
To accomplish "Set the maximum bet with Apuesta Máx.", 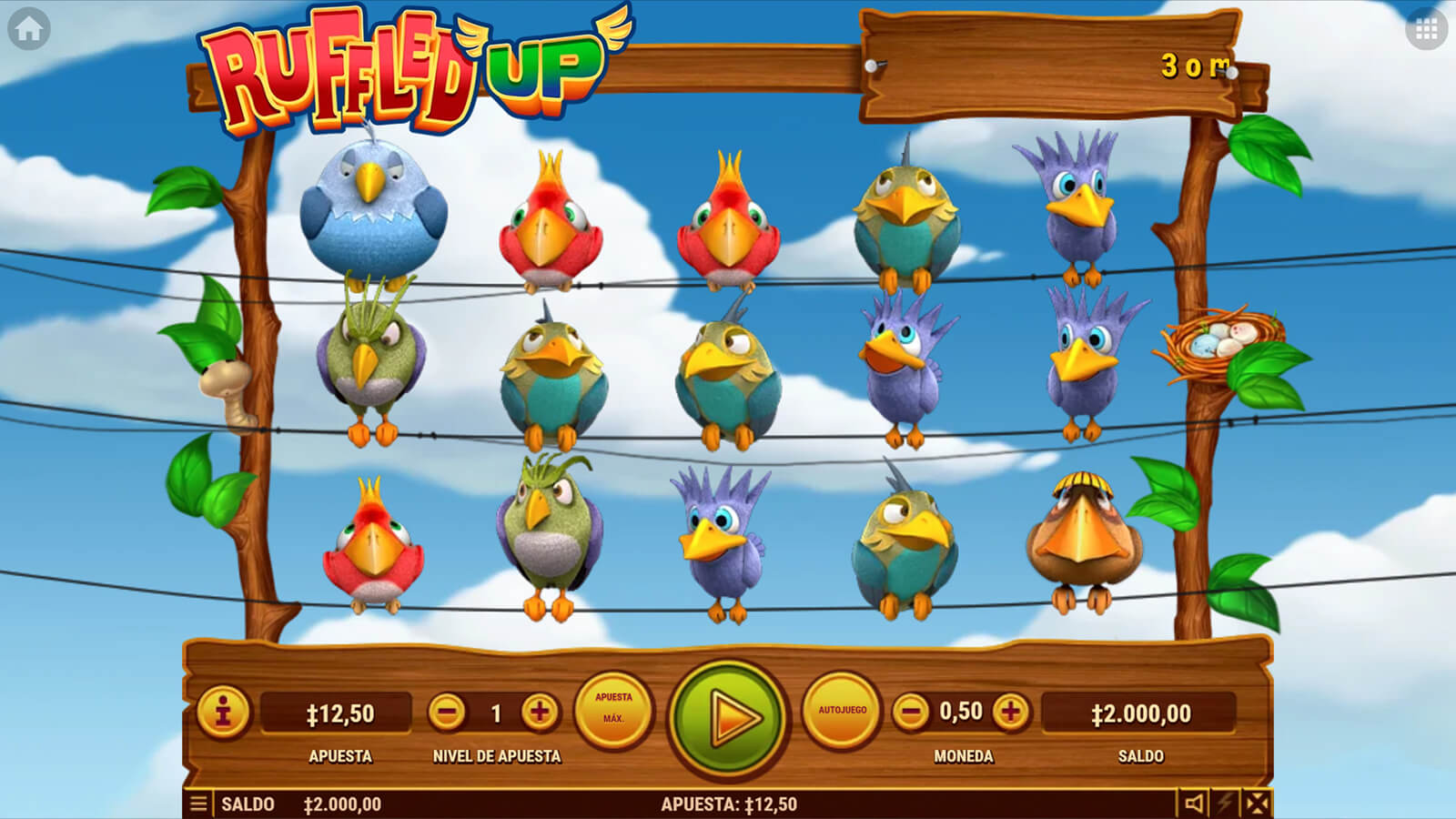I will click(613, 710).
